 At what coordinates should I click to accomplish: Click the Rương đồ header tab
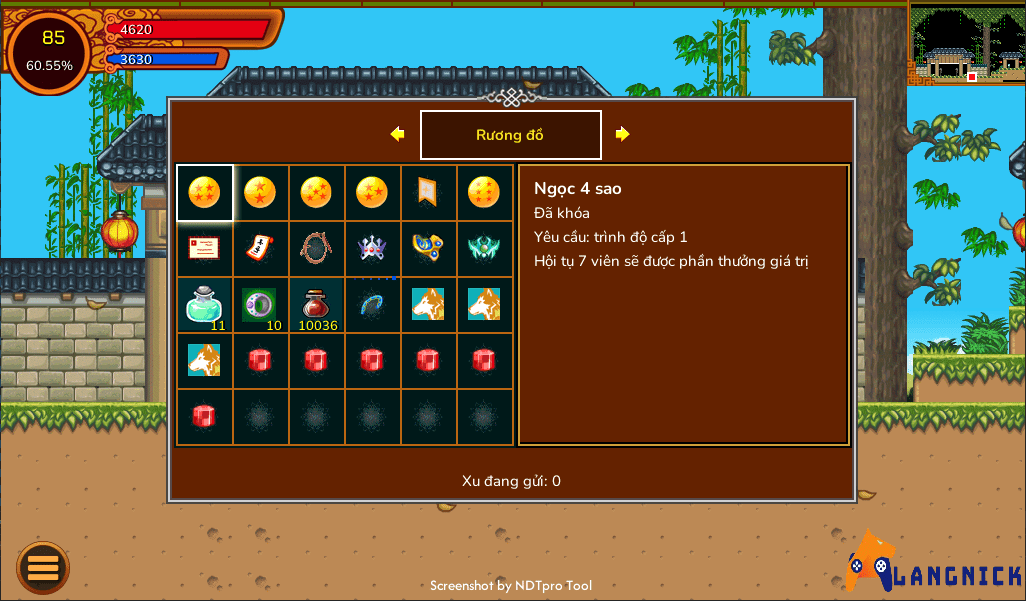(510, 135)
